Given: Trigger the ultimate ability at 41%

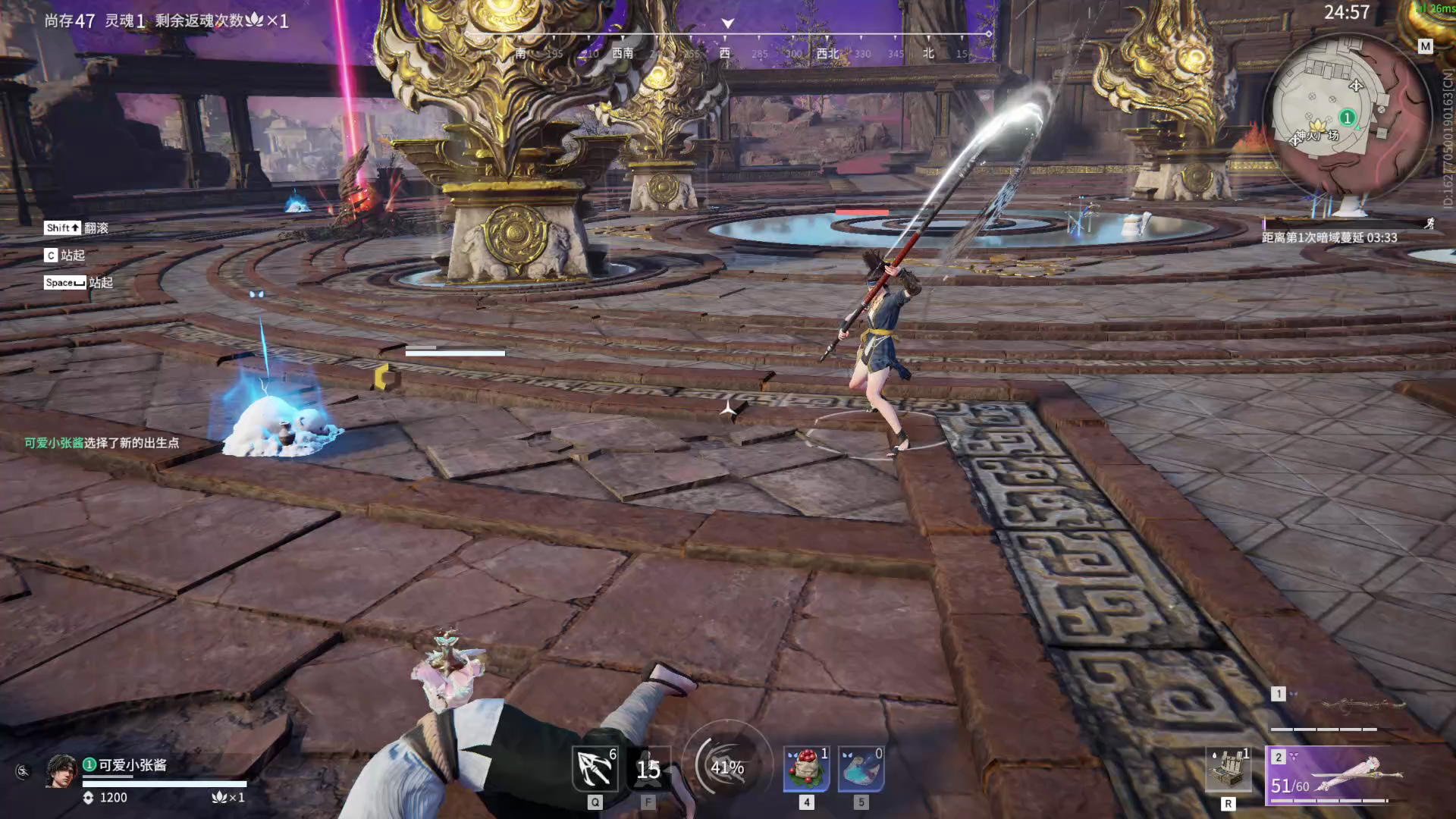Looking at the screenshot, I should pyautogui.click(x=727, y=767).
